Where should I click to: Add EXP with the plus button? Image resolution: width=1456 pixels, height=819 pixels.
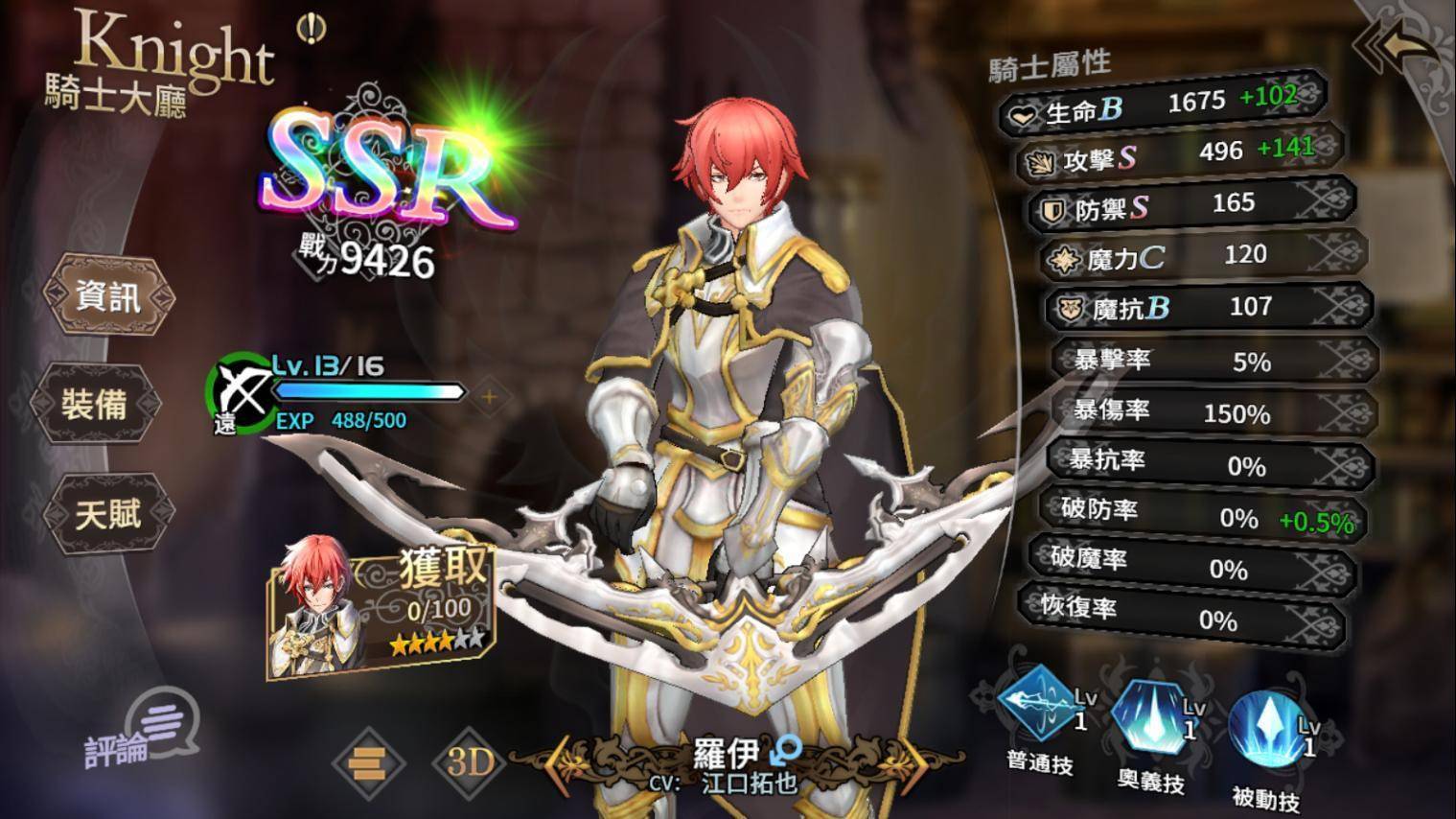click(x=489, y=396)
